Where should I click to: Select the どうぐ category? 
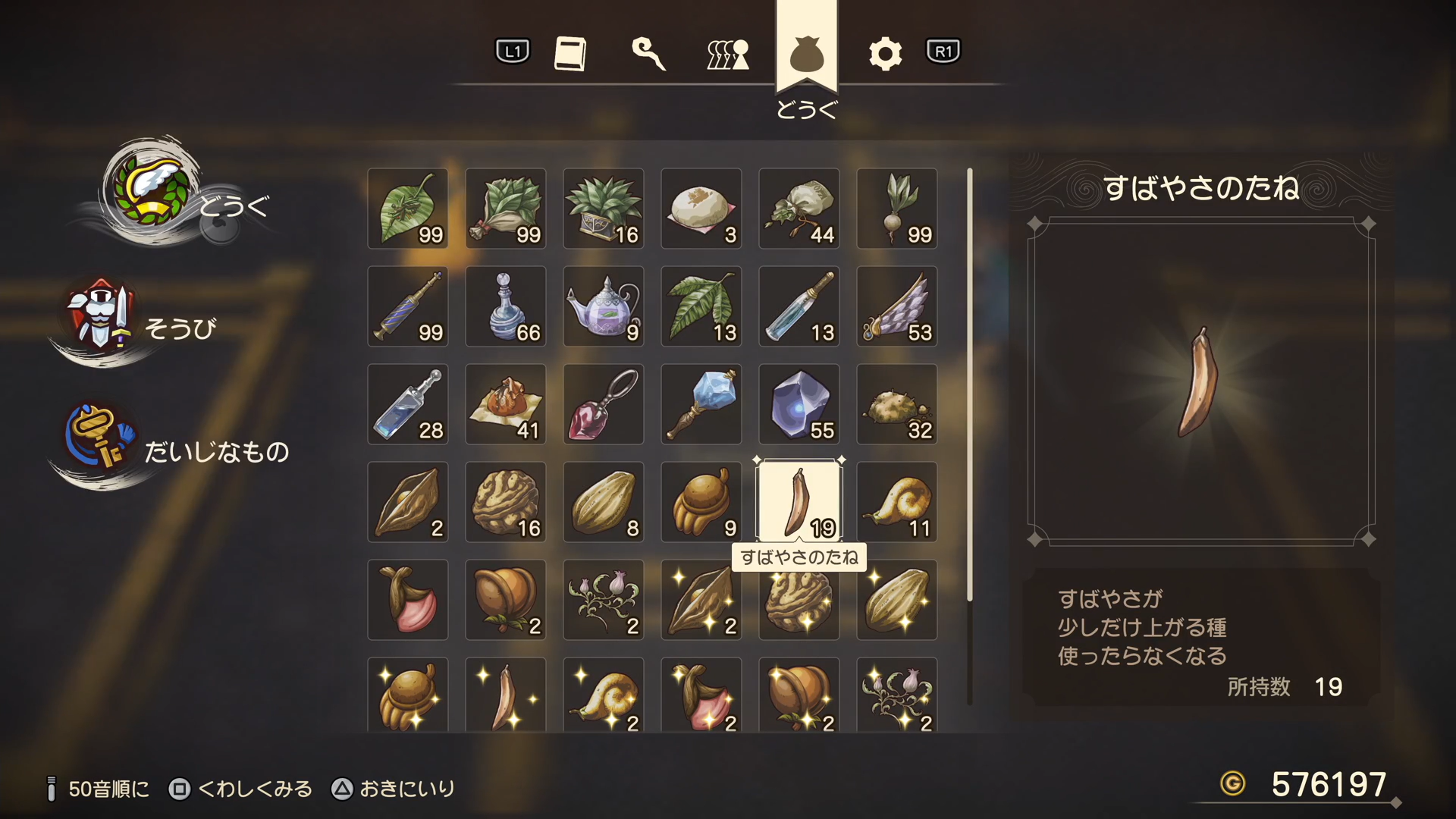174,197
